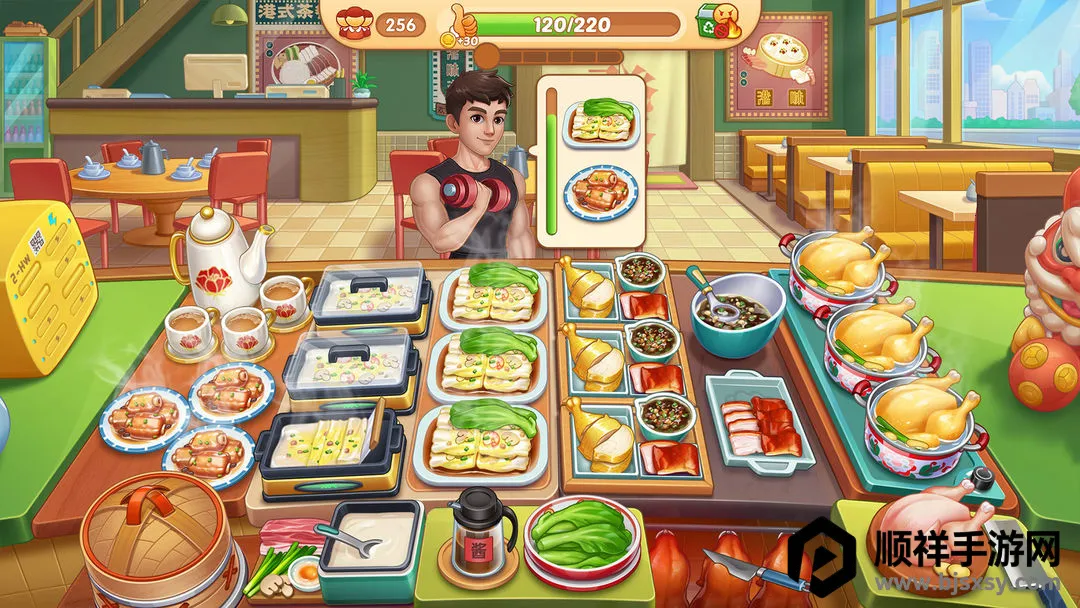Click the braised pork order in customer bubble
The image size is (1080, 608).
pyautogui.click(x=601, y=194)
